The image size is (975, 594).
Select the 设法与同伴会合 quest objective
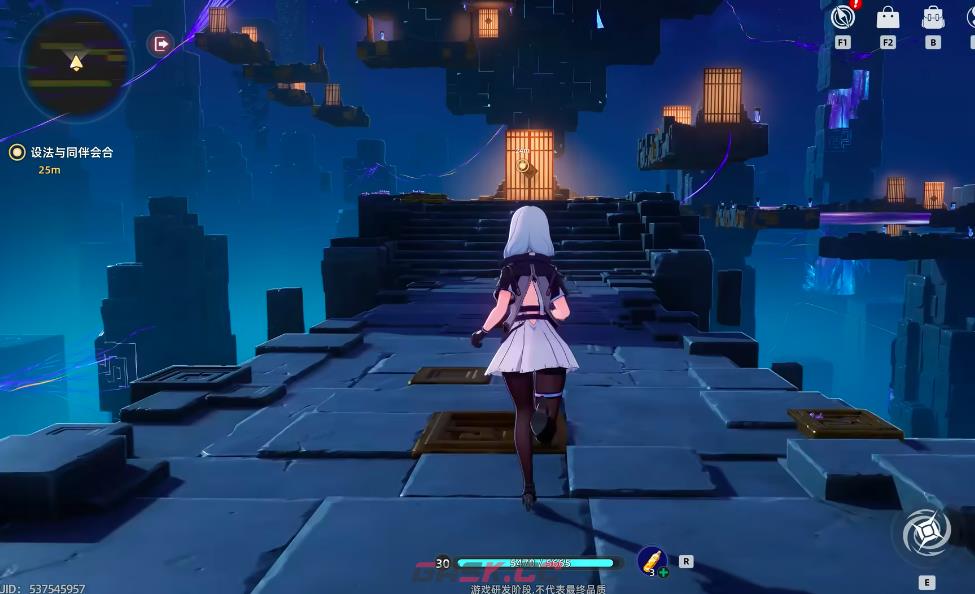click(70, 152)
